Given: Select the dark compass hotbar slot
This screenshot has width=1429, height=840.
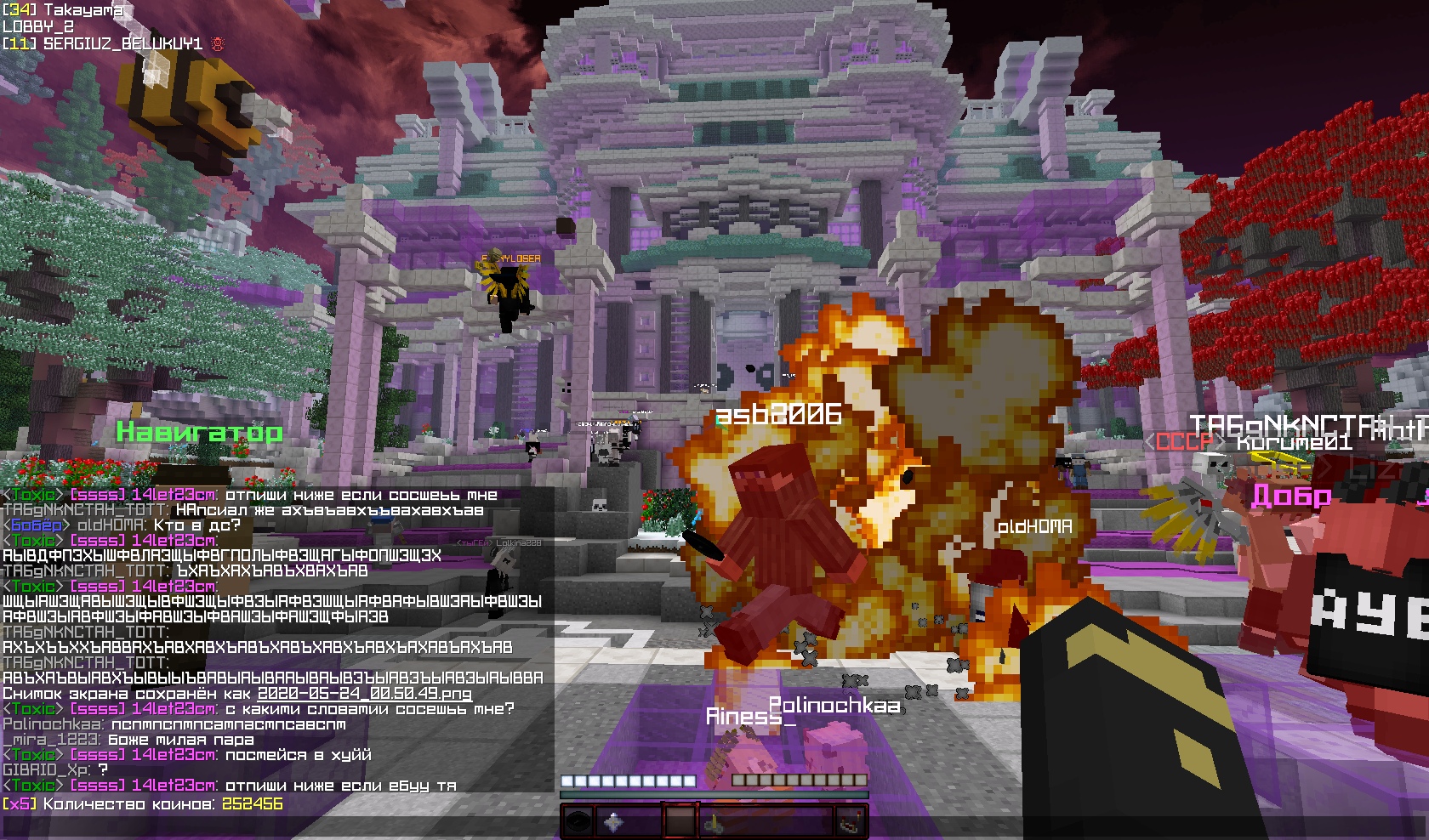Looking at the screenshot, I should pos(578,823).
